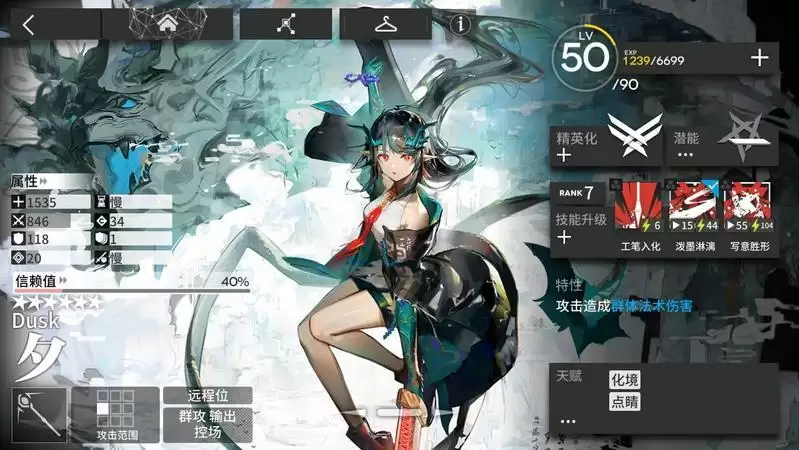
Task: Add EXP with the plus beside level
Action: click(760, 58)
